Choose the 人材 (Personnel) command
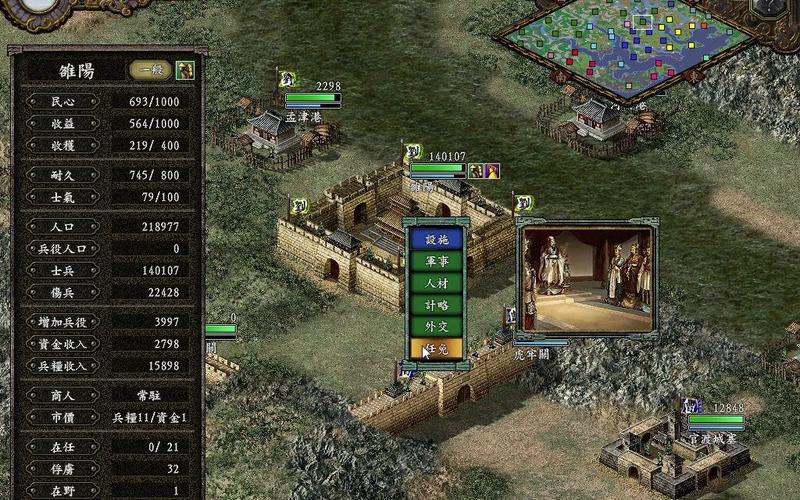 pyautogui.click(x=436, y=283)
